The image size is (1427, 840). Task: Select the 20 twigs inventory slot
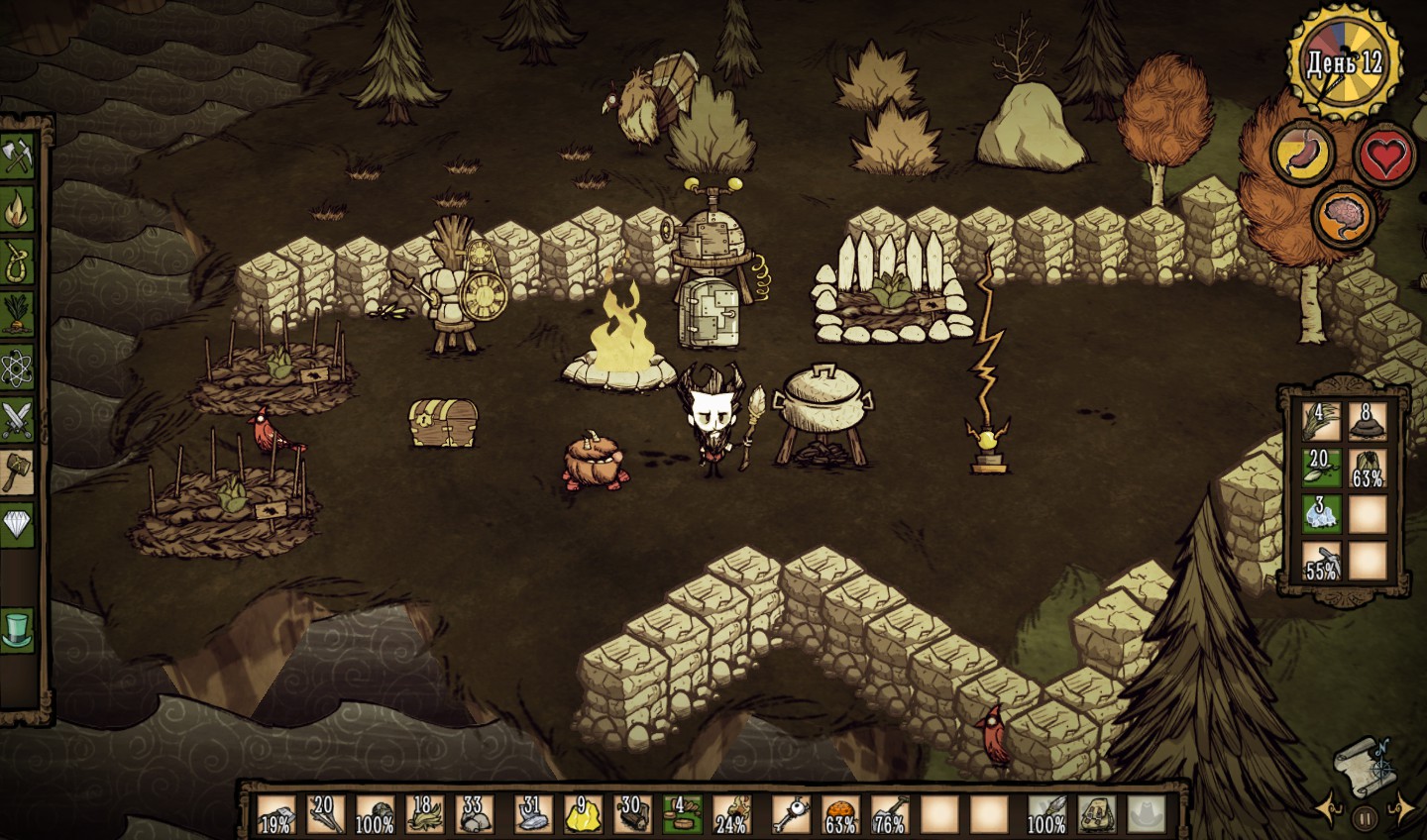[x=324, y=814]
